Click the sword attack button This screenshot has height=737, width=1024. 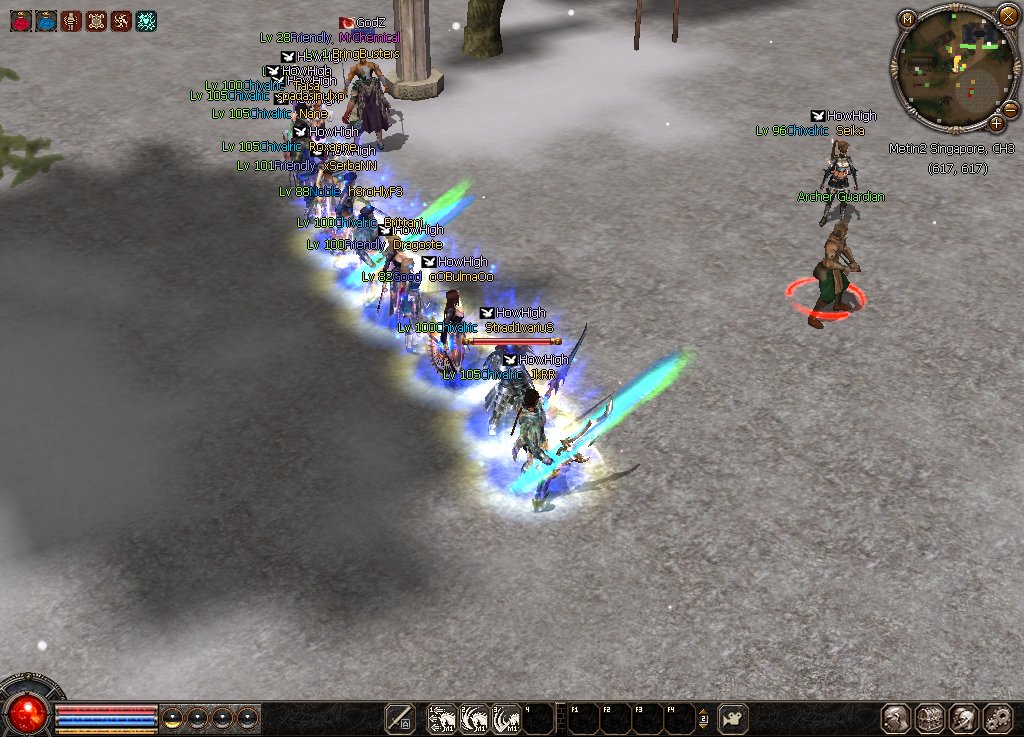coord(400,719)
